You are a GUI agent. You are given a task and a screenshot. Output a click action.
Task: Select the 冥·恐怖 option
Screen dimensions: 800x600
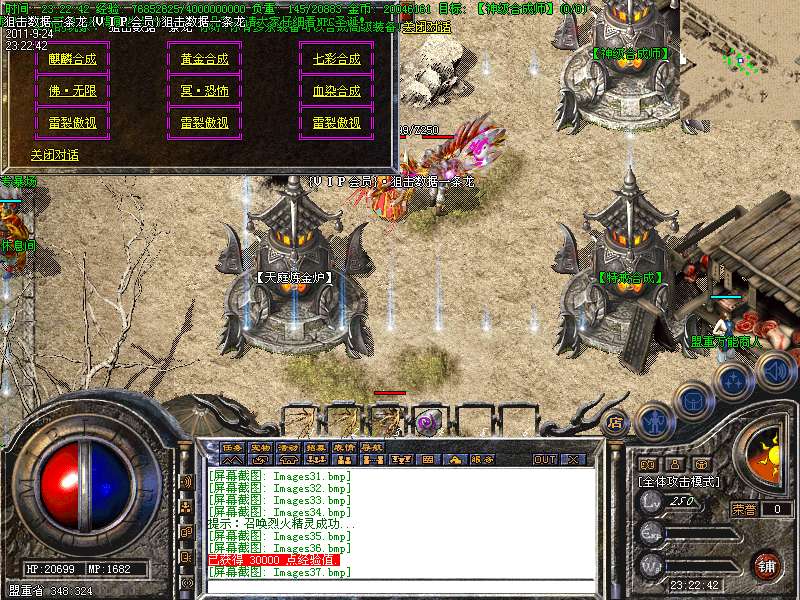(x=205, y=91)
